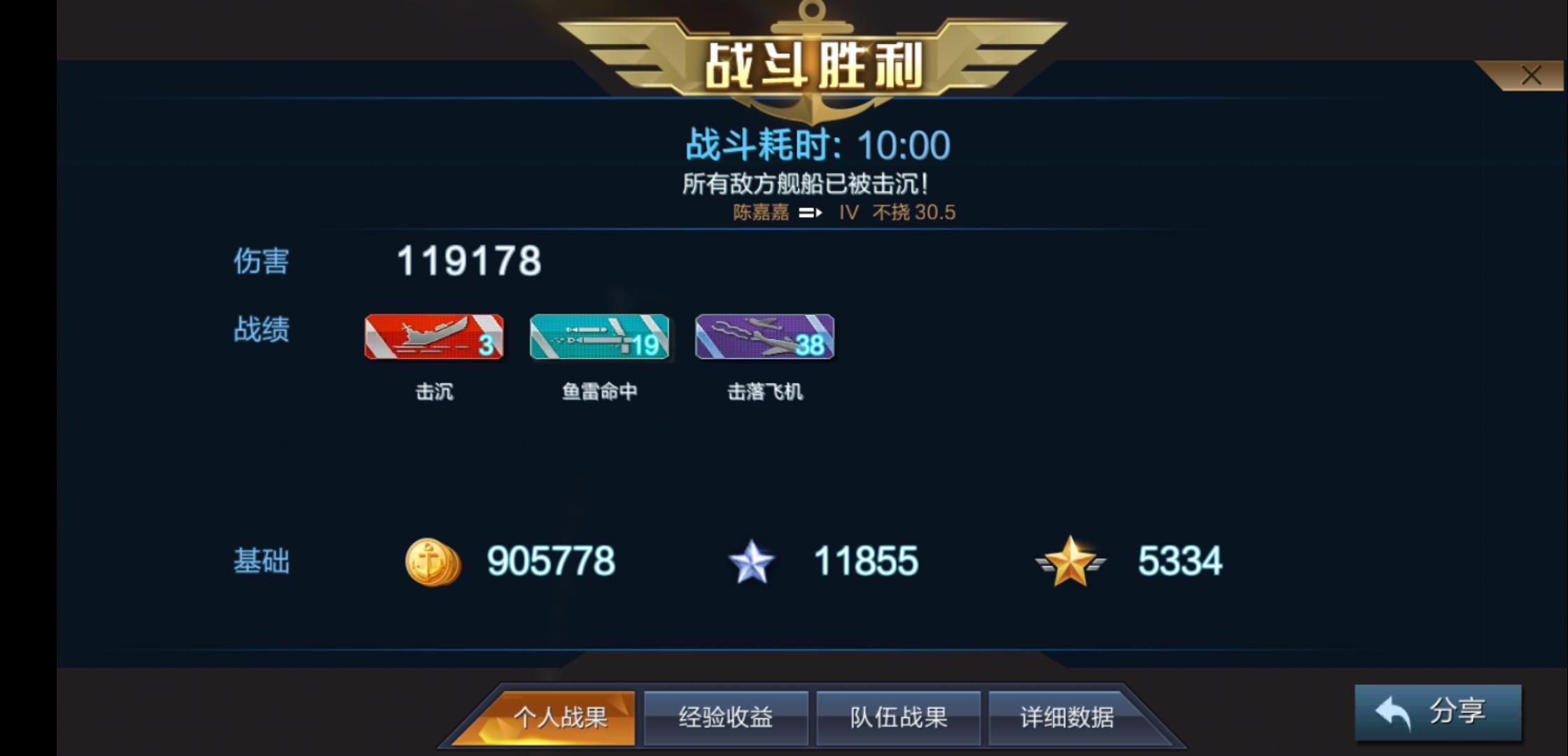Click the gold star medal icon
The height and width of the screenshot is (756, 1568).
pos(1071,560)
